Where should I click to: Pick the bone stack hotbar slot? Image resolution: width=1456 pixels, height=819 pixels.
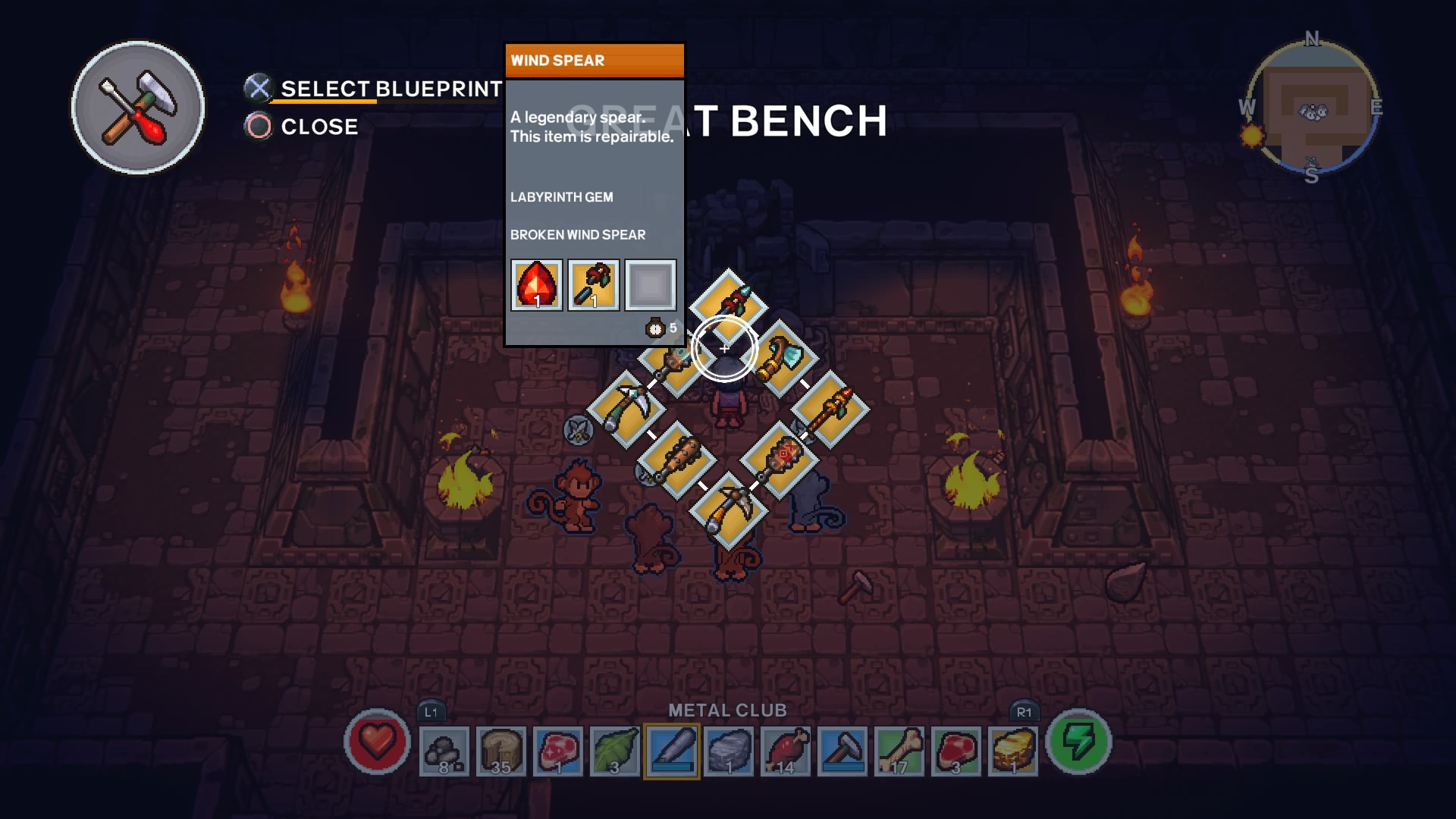coord(899,751)
